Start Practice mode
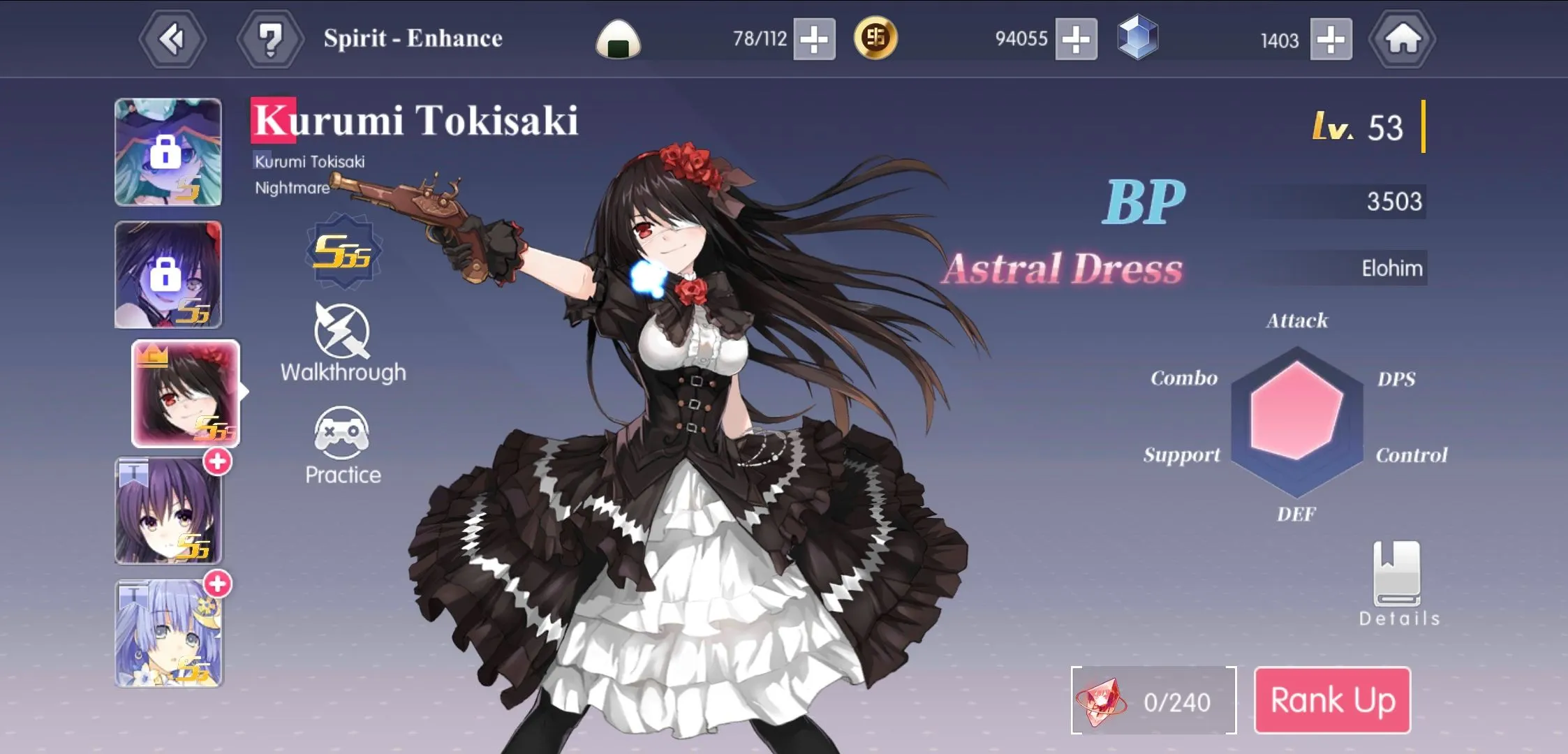Image resolution: width=1568 pixels, height=754 pixels. (343, 445)
